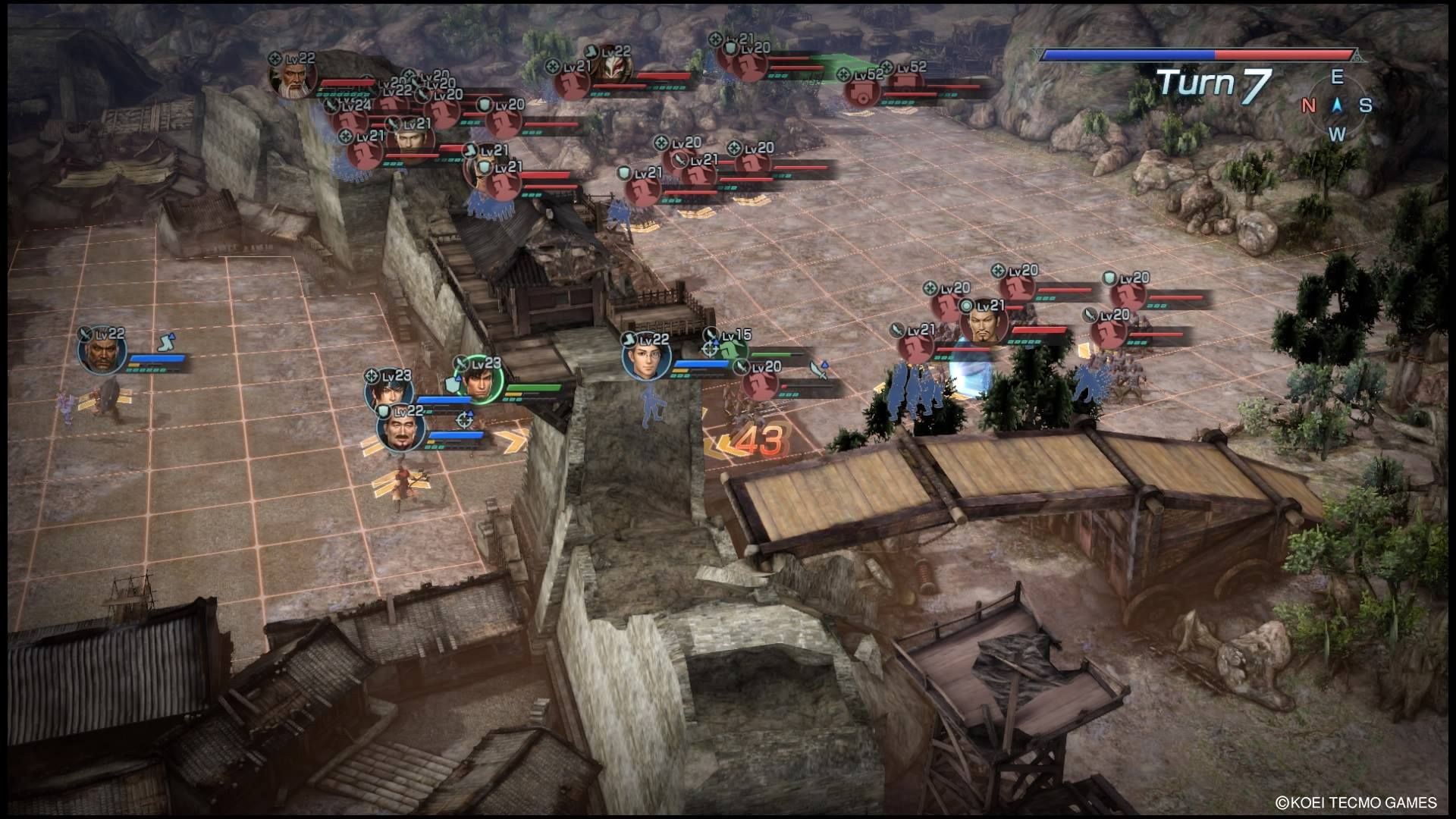Click the orange 43 damage number
Viewport: 1456px width, 819px height.
tap(761, 437)
